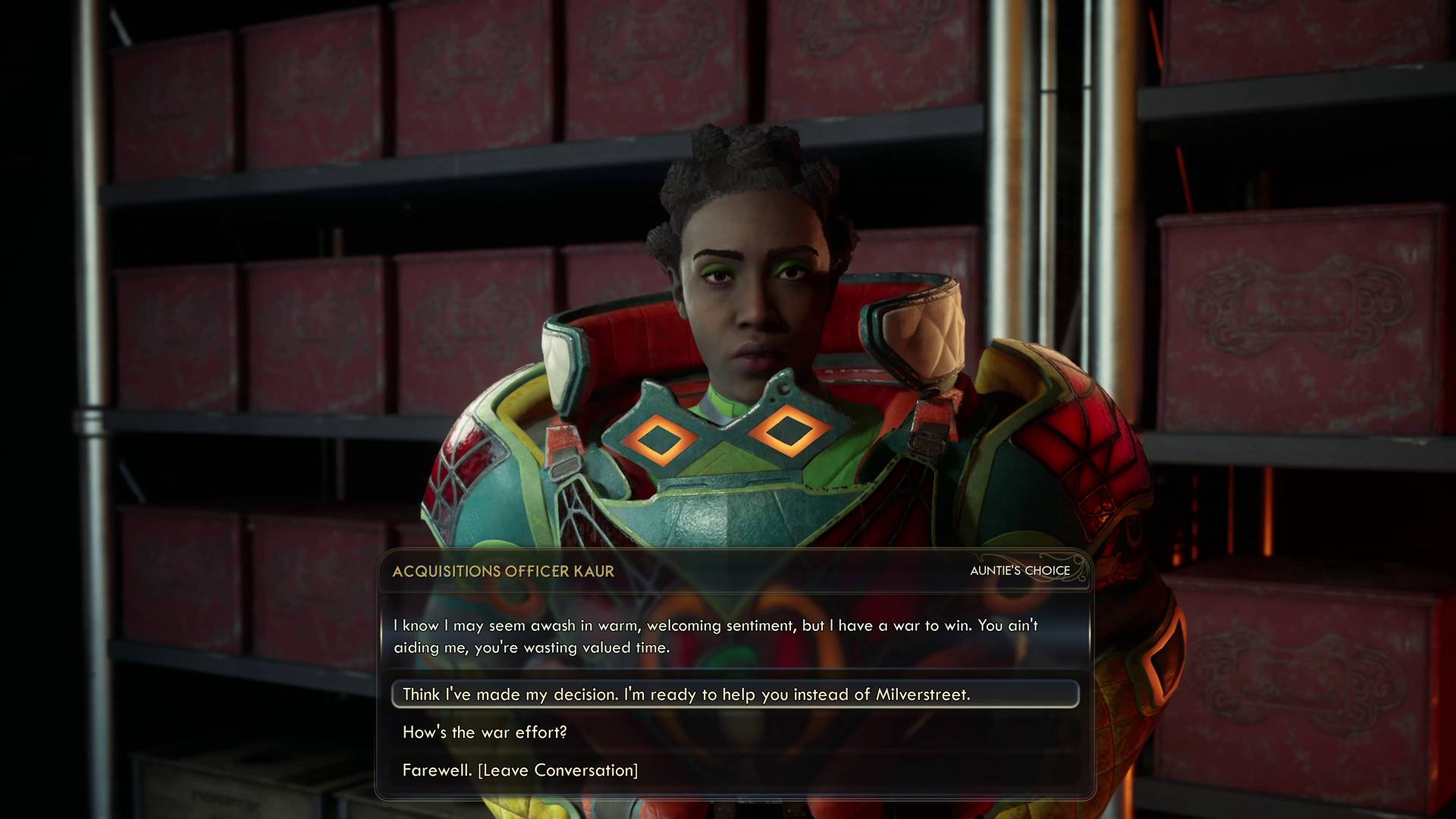This screenshot has height=819, width=1456.
Task: Click the glowing diamond emblem on Kaur's armor
Action: click(x=789, y=431)
